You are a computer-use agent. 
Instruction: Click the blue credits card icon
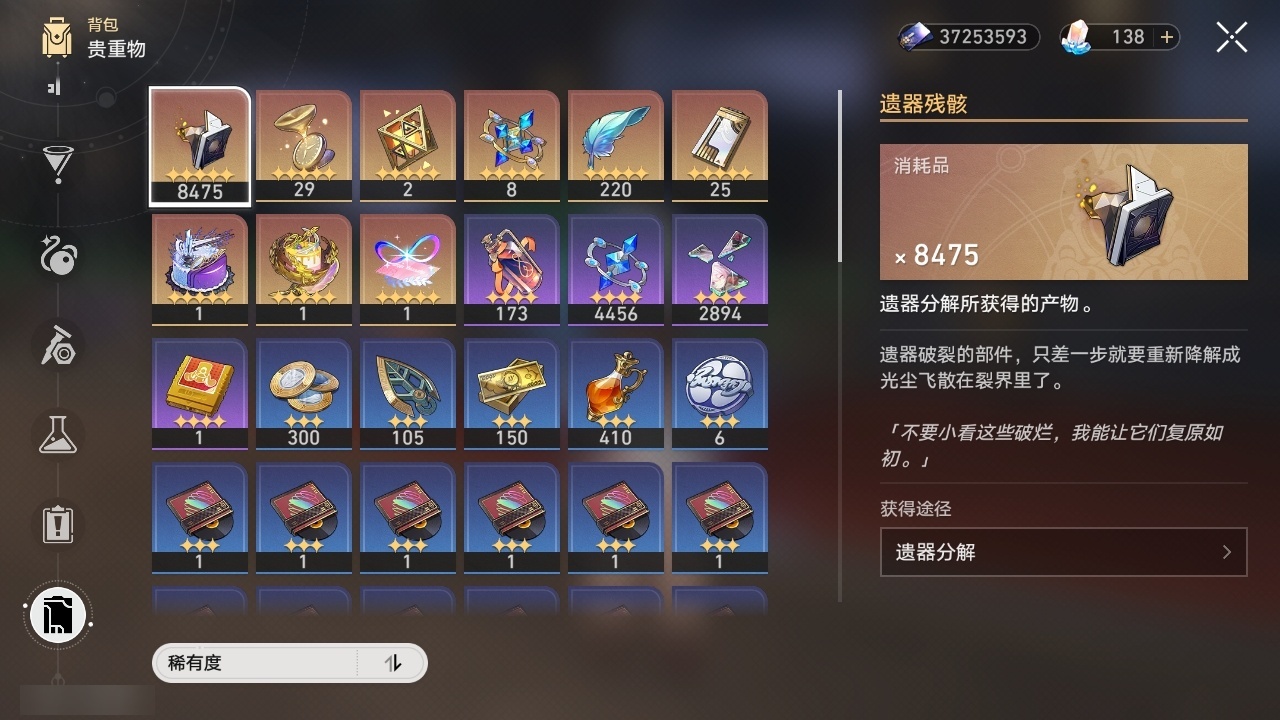pos(914,36)
